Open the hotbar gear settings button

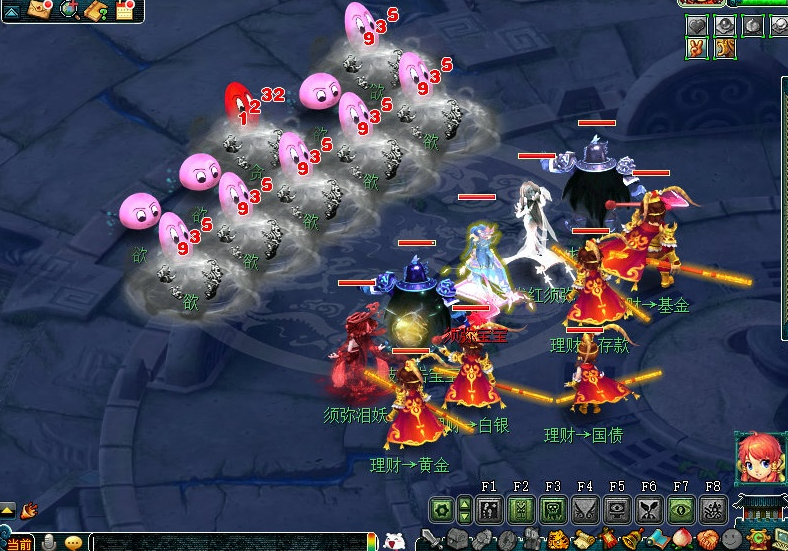(441, 510)
